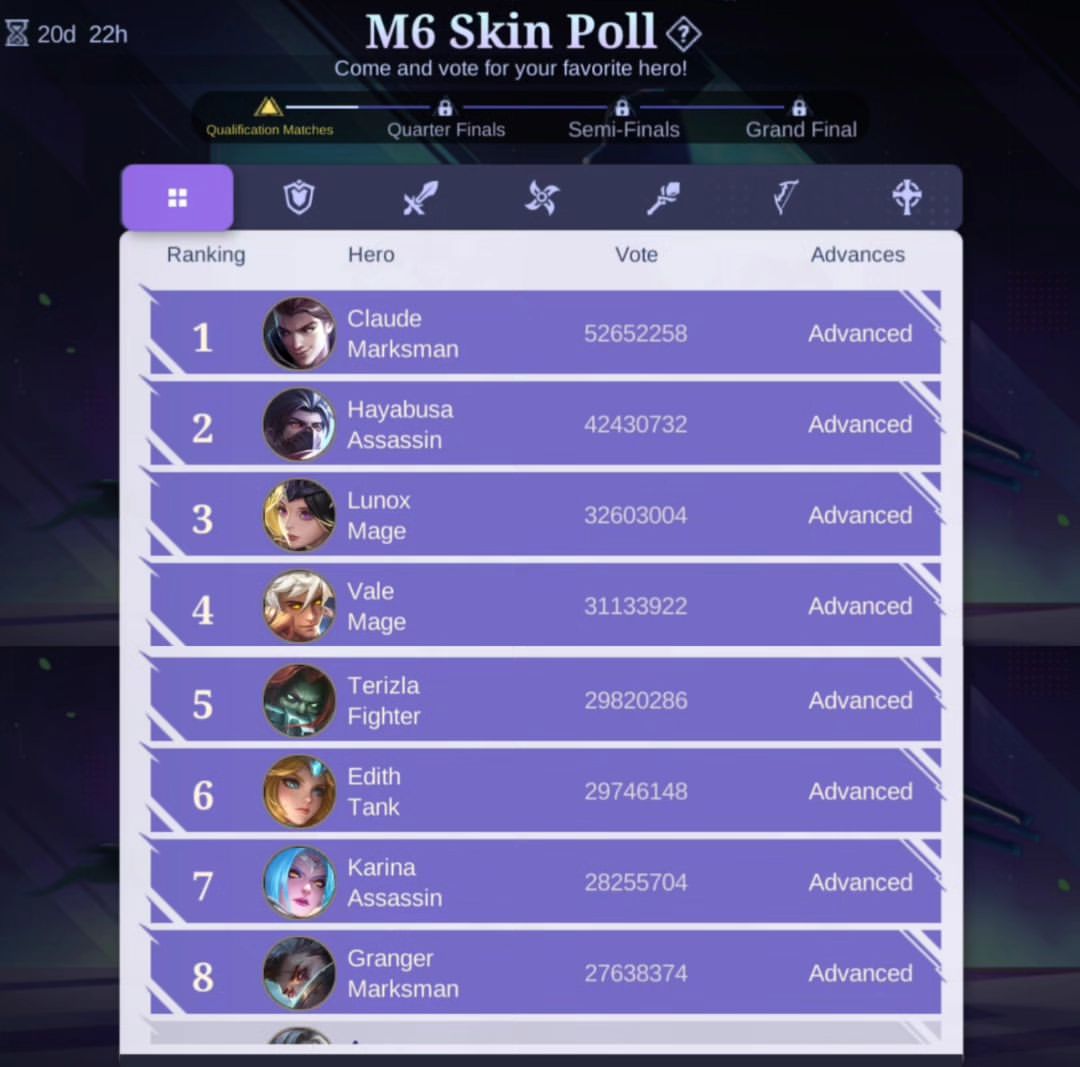The height and width of the screenshot is (1067, 1080).
Task: Switch to the Tank shield tab
Action: 299,198
